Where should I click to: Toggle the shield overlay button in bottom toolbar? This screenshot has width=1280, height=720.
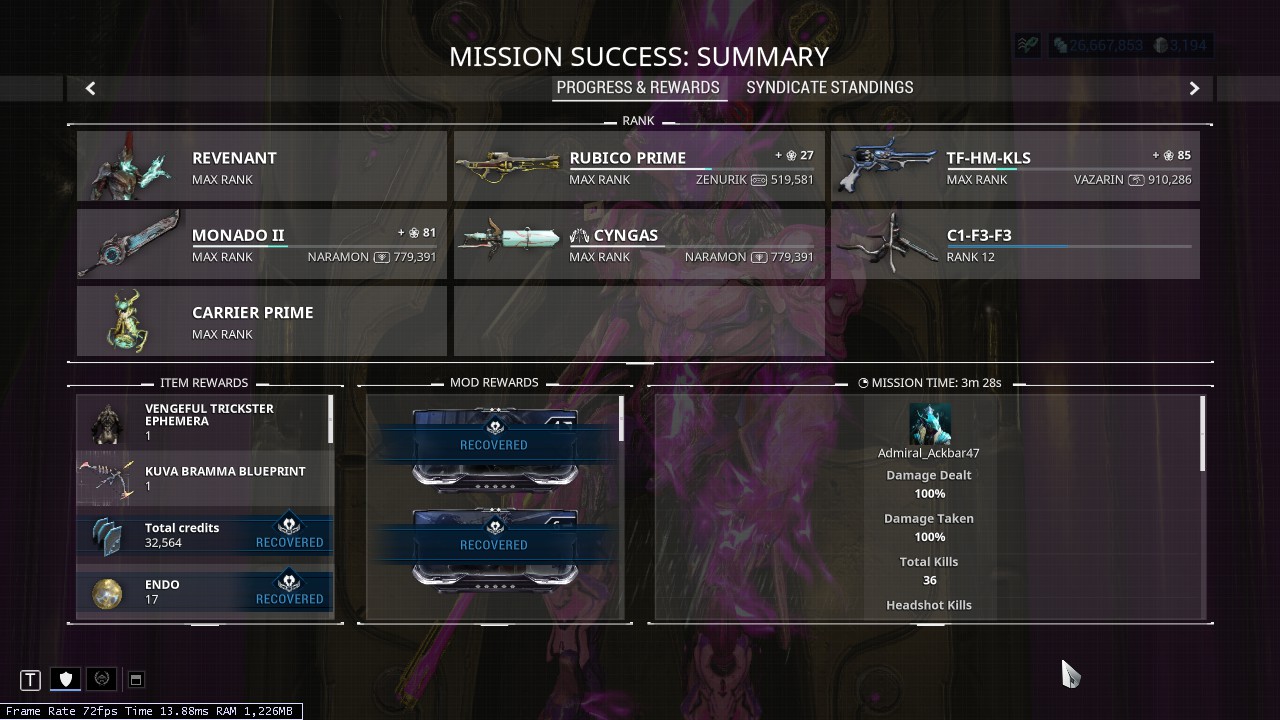[65, 679]
